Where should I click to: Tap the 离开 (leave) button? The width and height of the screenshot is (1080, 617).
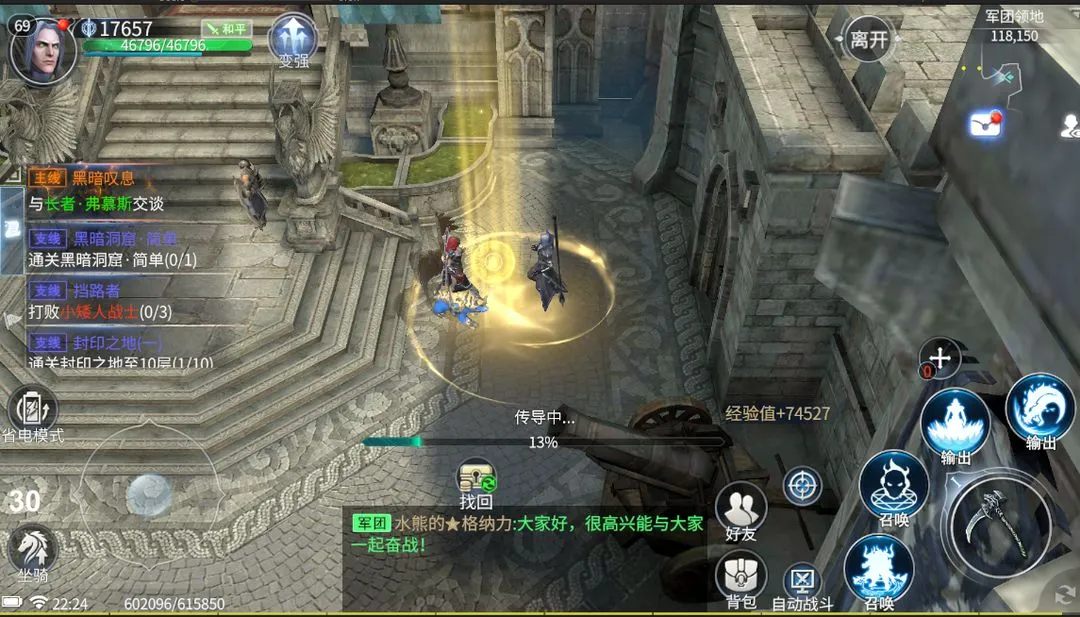coord(868,40)
